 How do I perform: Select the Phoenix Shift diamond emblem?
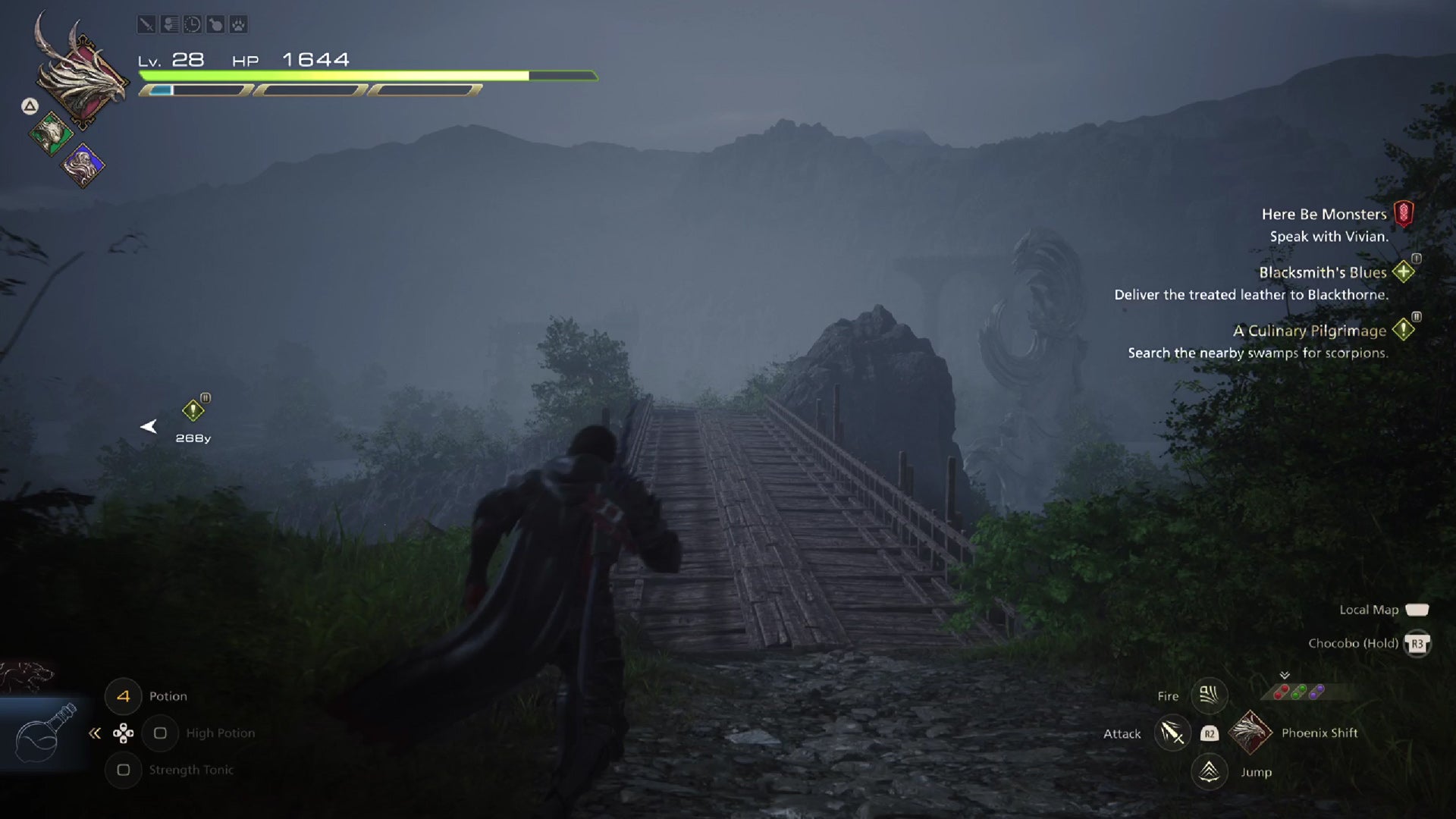[x=1251, y=733]
